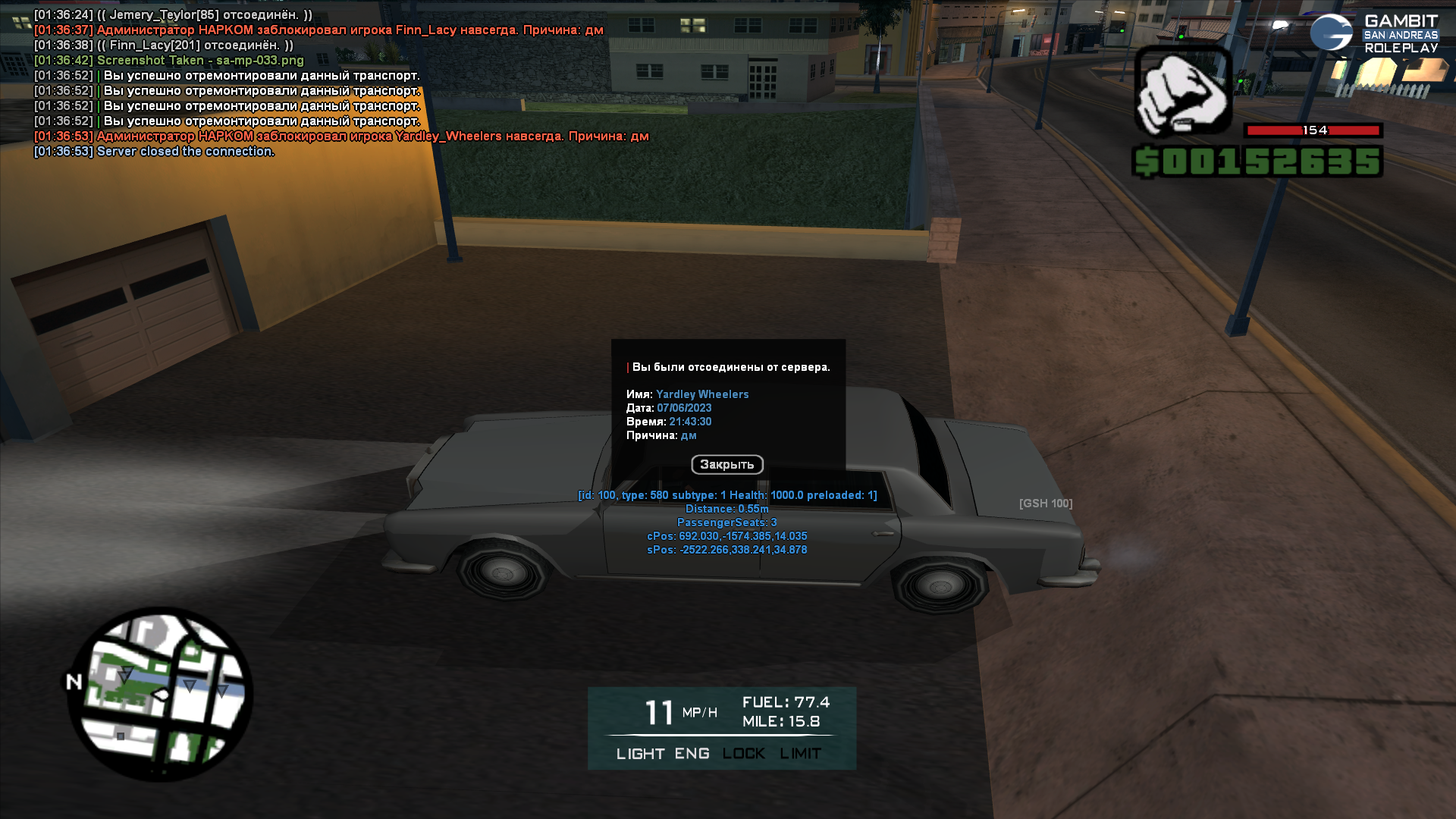The width and height of the screenshot is (1456, 819).
Task: Click the circular radar minimap
Action: [x=160, y=694]
